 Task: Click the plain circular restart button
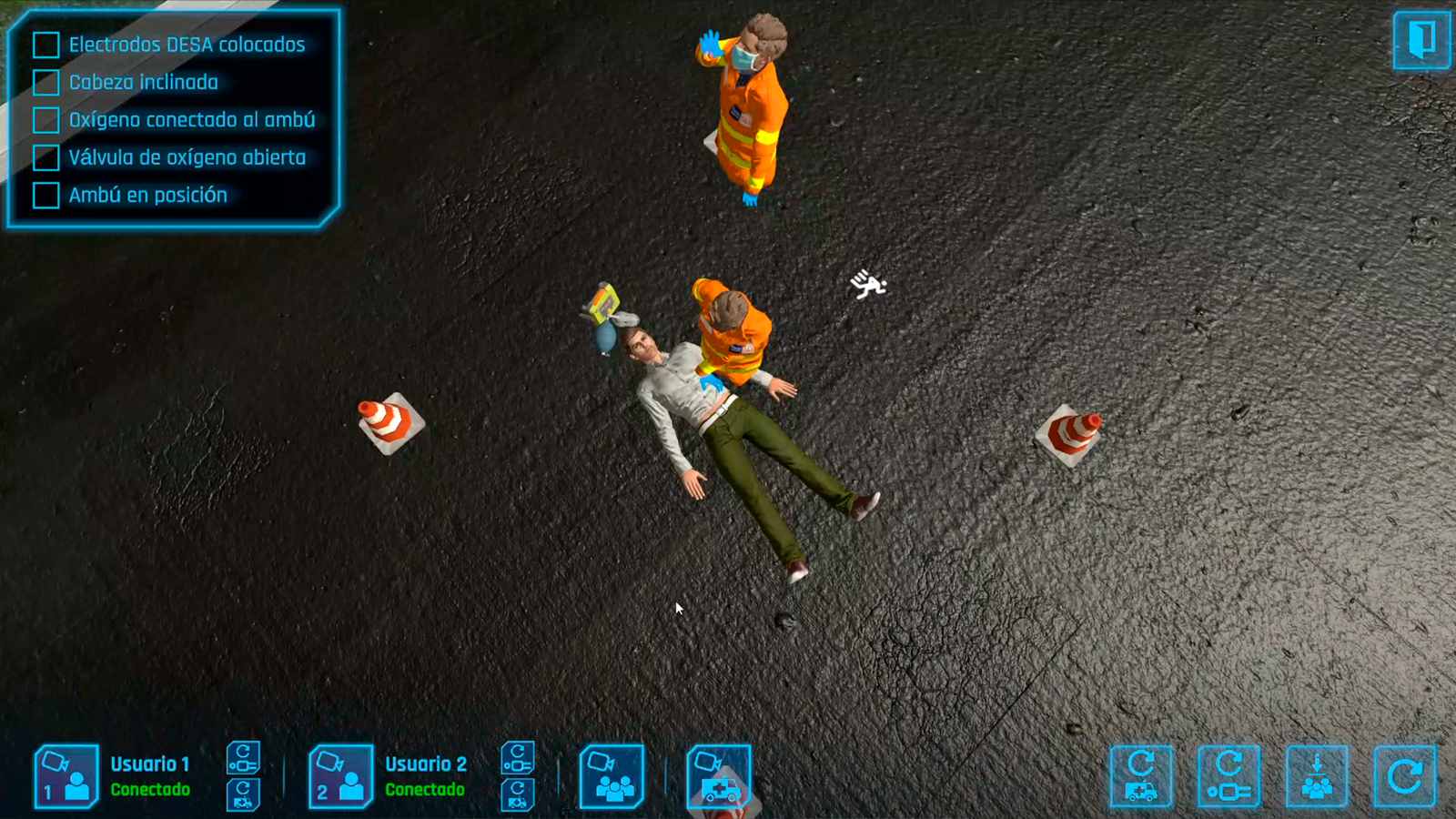coord(1404,776)
